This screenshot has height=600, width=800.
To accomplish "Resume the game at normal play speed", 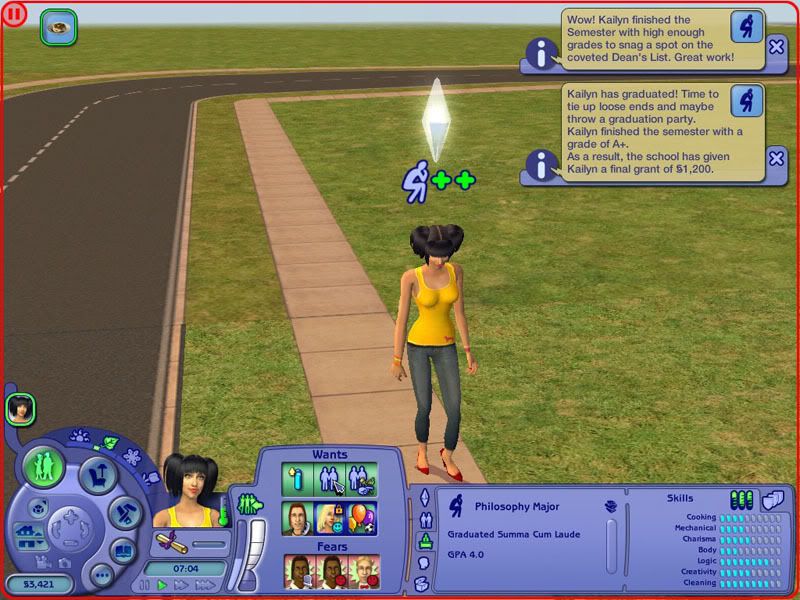I will click(x=162, y=584).
